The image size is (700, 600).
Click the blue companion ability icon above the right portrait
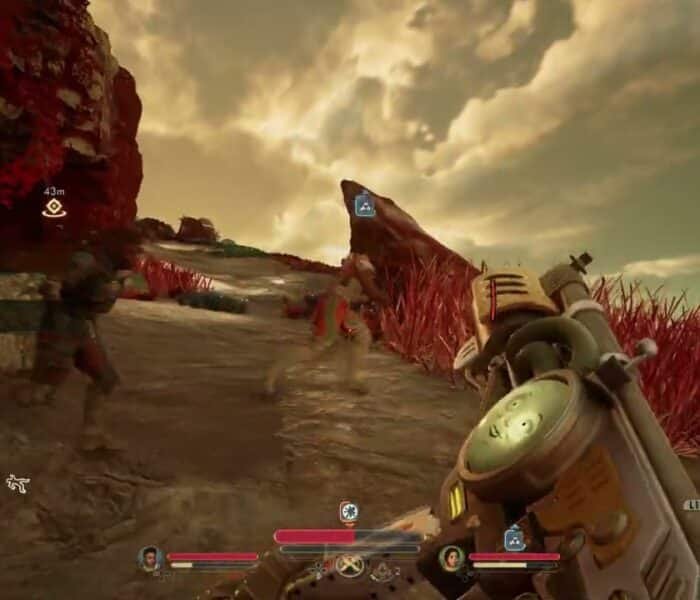pyautogui.click(x=514, y=538)
